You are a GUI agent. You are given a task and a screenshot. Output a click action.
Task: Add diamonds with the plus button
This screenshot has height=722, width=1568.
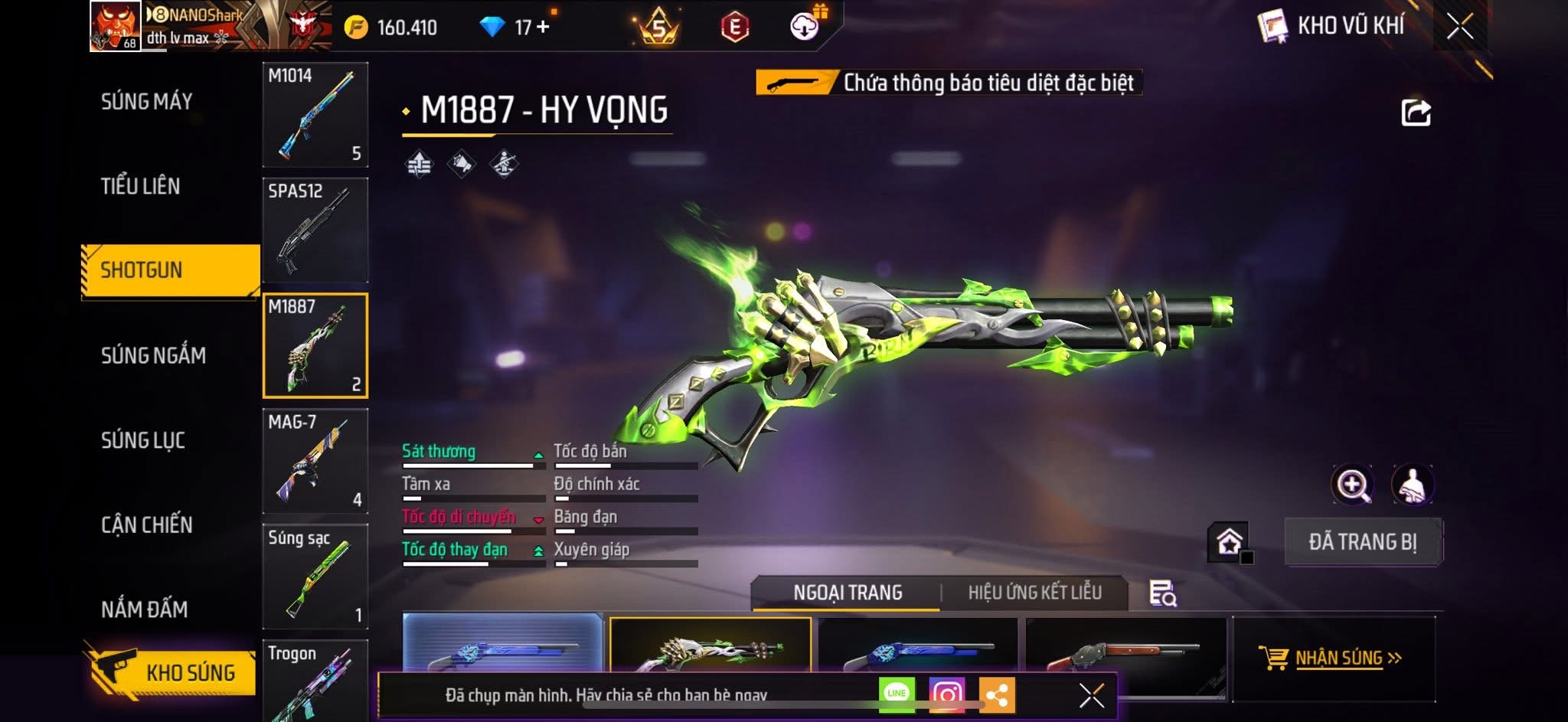tap(543, 27)
